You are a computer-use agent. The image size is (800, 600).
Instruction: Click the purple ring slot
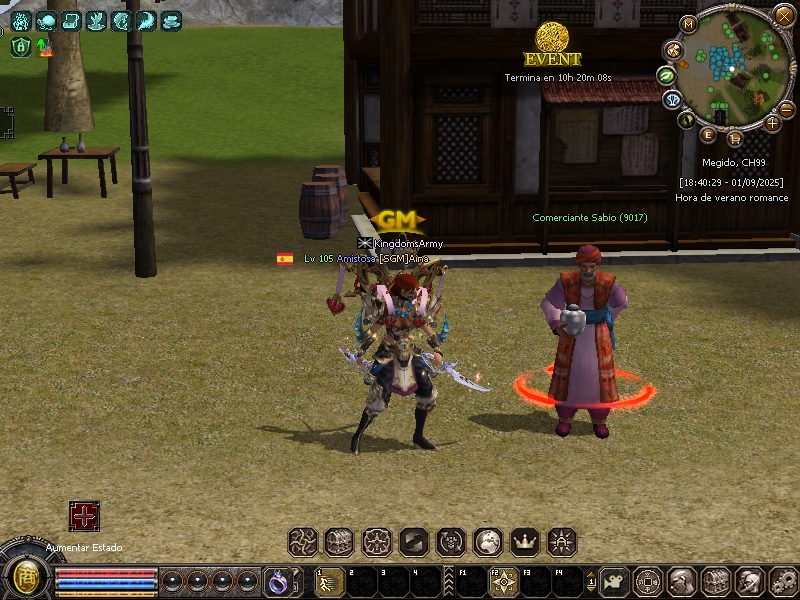pos(277,581)
